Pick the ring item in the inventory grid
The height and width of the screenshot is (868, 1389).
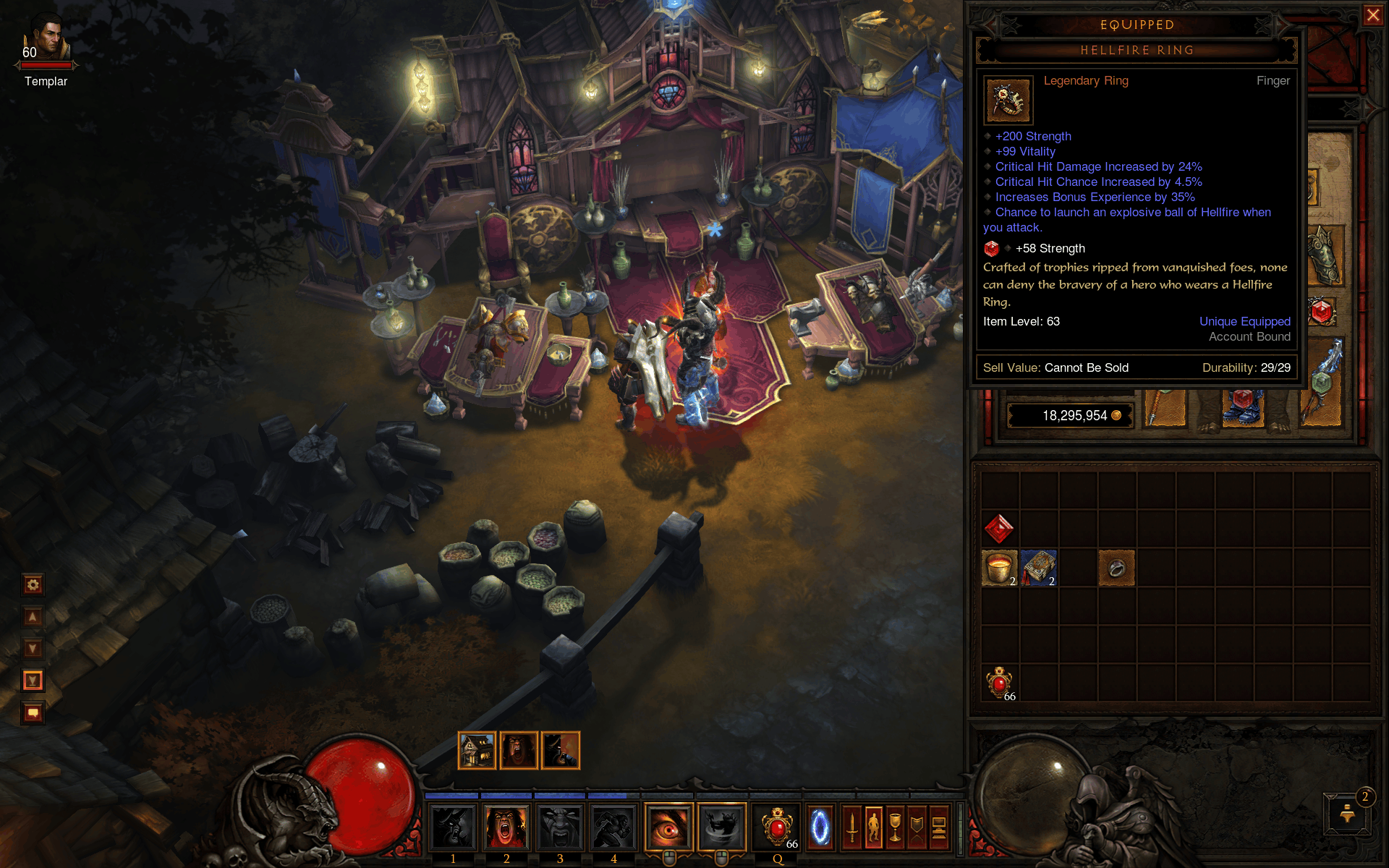[x=1116, y=568]
